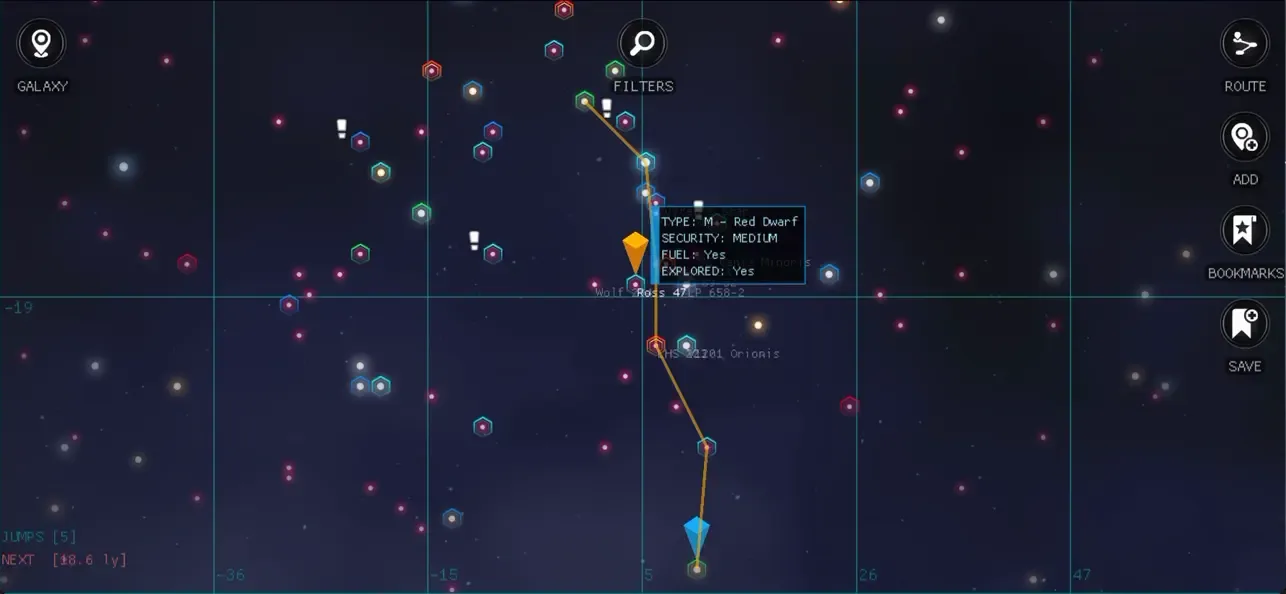Open the Galaxy map view
This screenshot has height=594, width=1286.
[41, 44]
